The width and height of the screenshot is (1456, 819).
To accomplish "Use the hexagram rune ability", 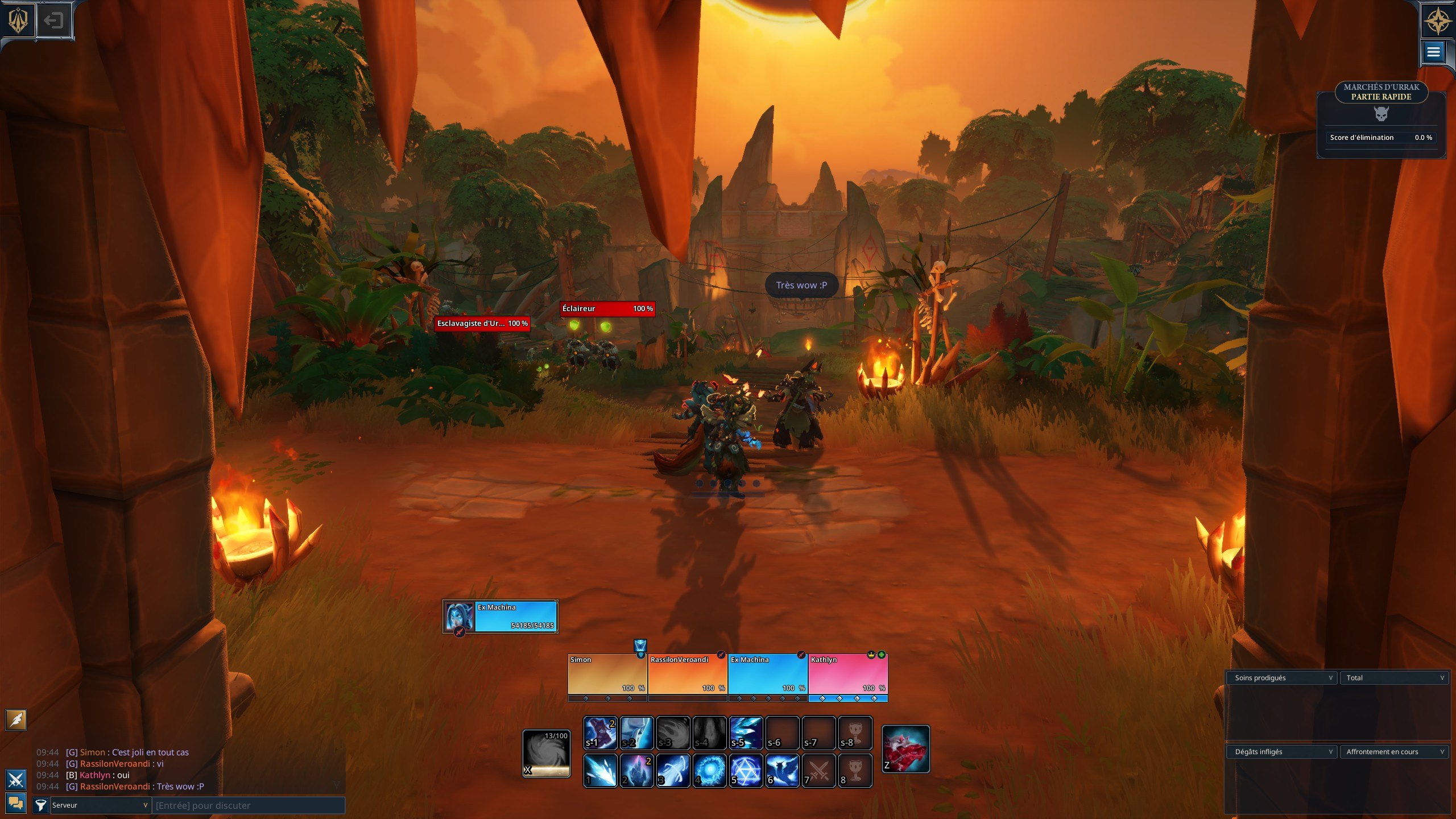I will point(746,771).
